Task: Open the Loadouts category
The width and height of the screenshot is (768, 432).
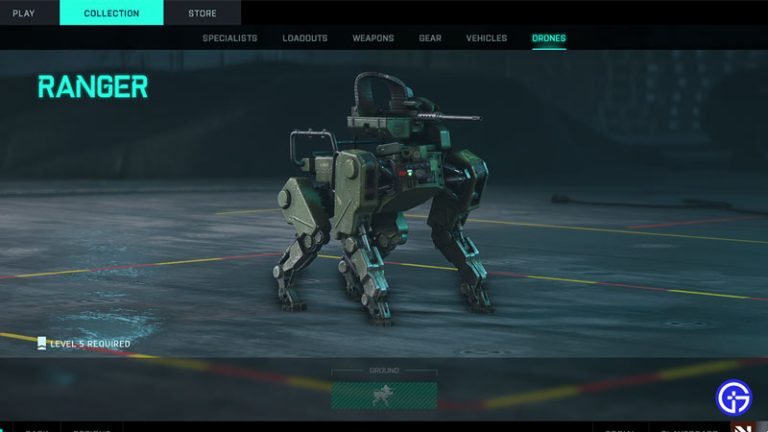Action: click(x=305, y=39)
